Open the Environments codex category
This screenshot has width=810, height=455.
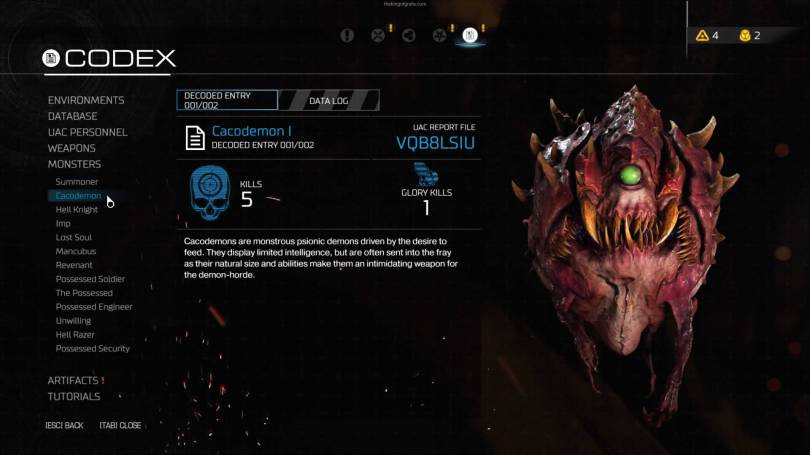tap(86, 100)
